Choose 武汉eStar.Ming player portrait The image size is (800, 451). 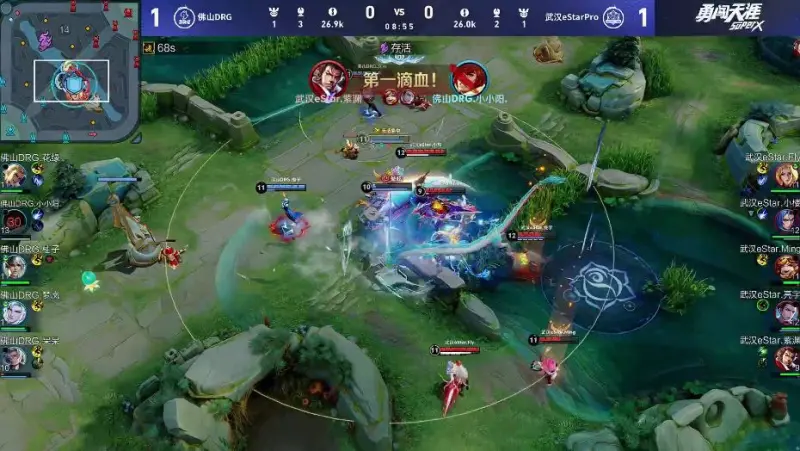(786, 267)
